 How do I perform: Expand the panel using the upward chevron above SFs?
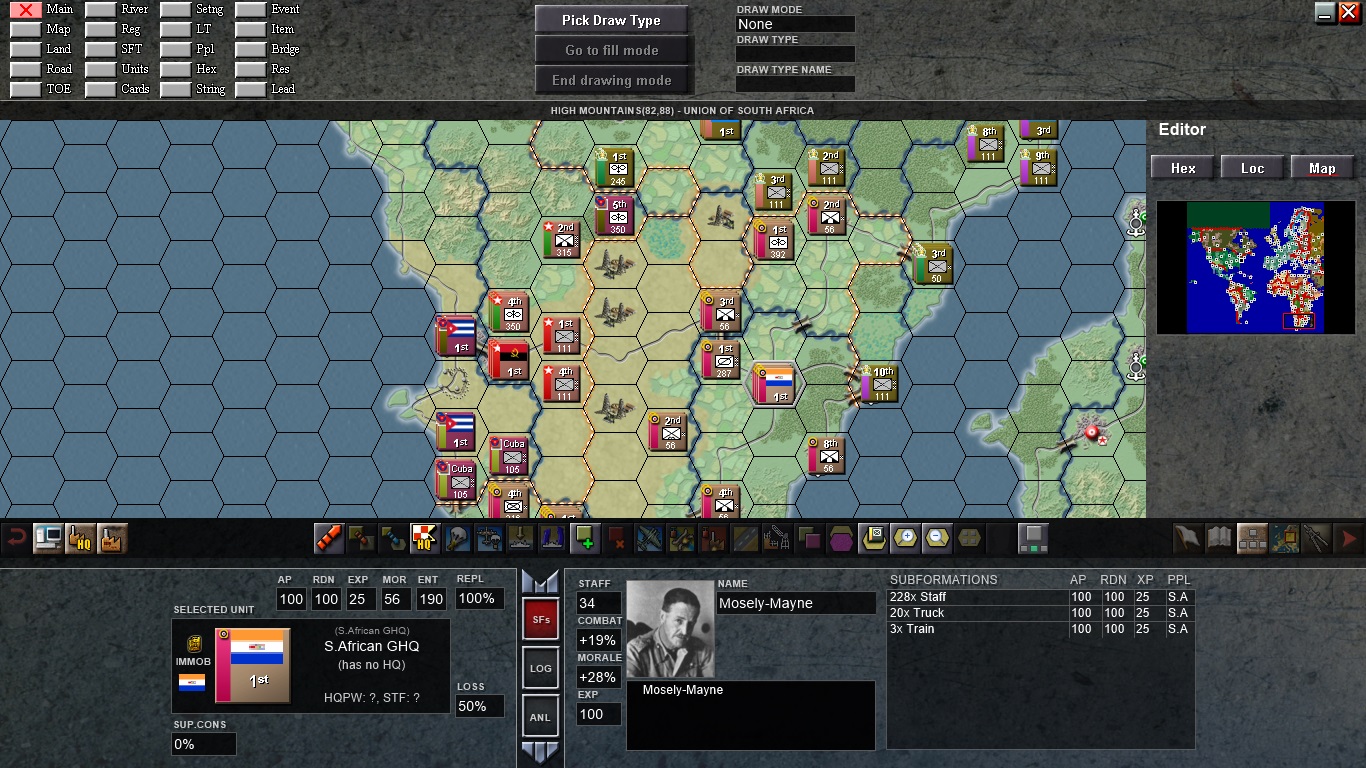click(540, 583)
